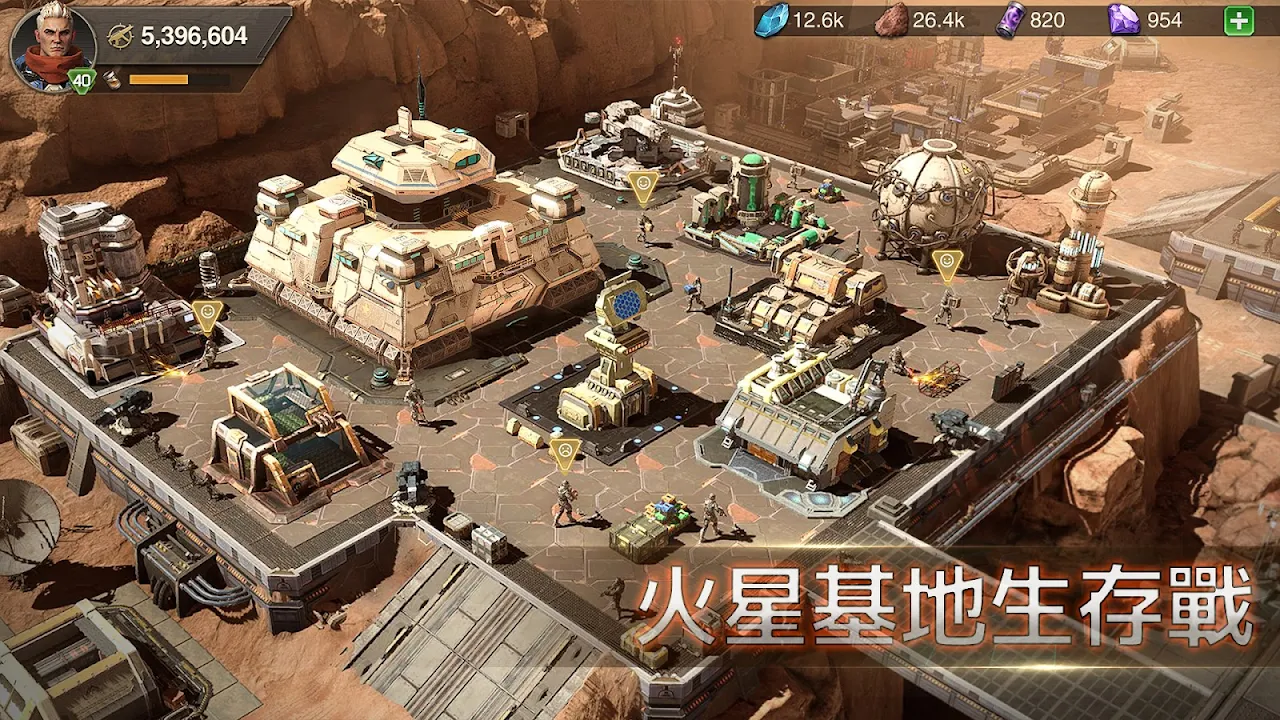This screenshot has height=720, width=1280.
Task: Select the purple canister resource icon
Action: tap(1011, 20)
